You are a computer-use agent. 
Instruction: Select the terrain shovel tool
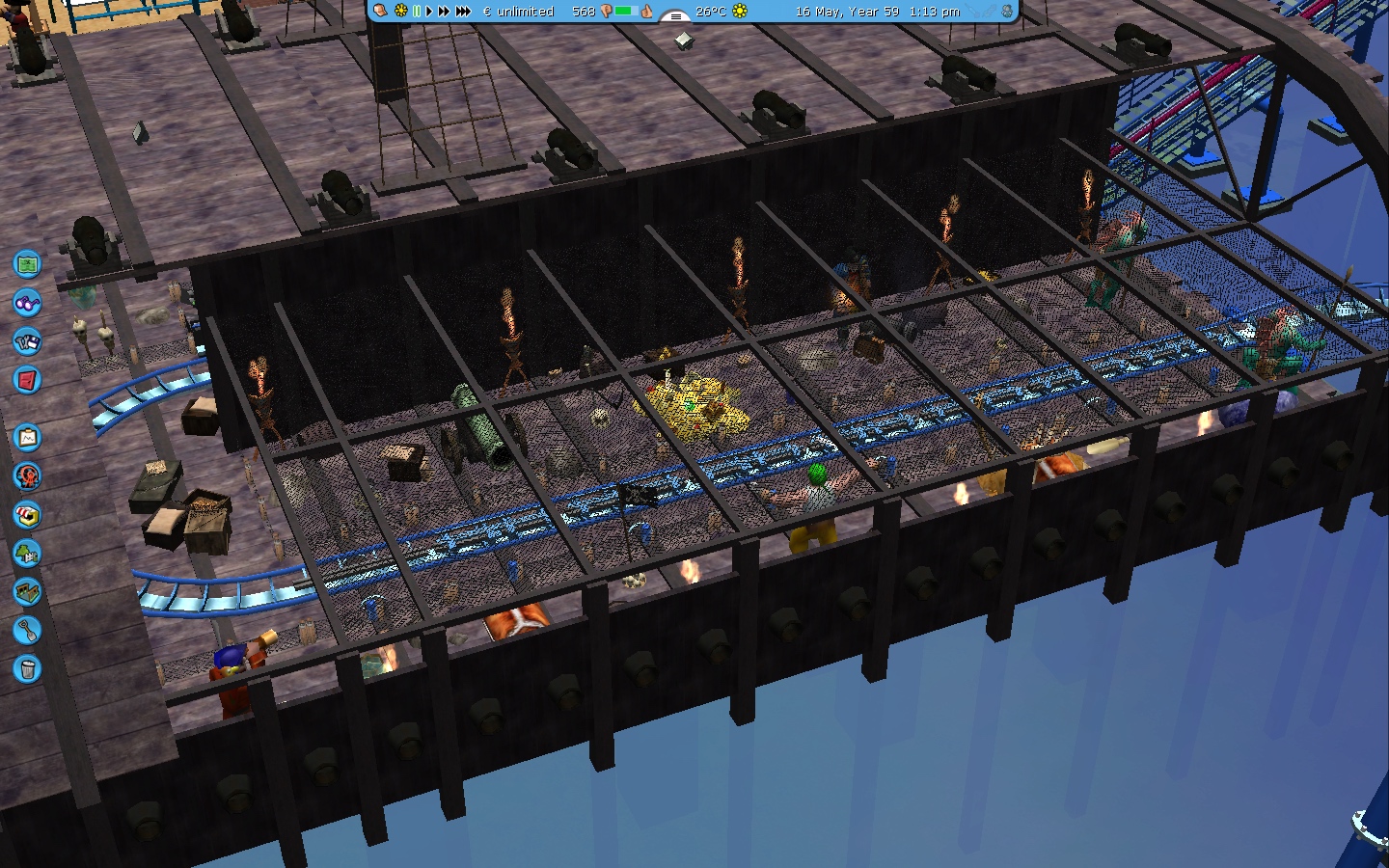pos(27,630)
